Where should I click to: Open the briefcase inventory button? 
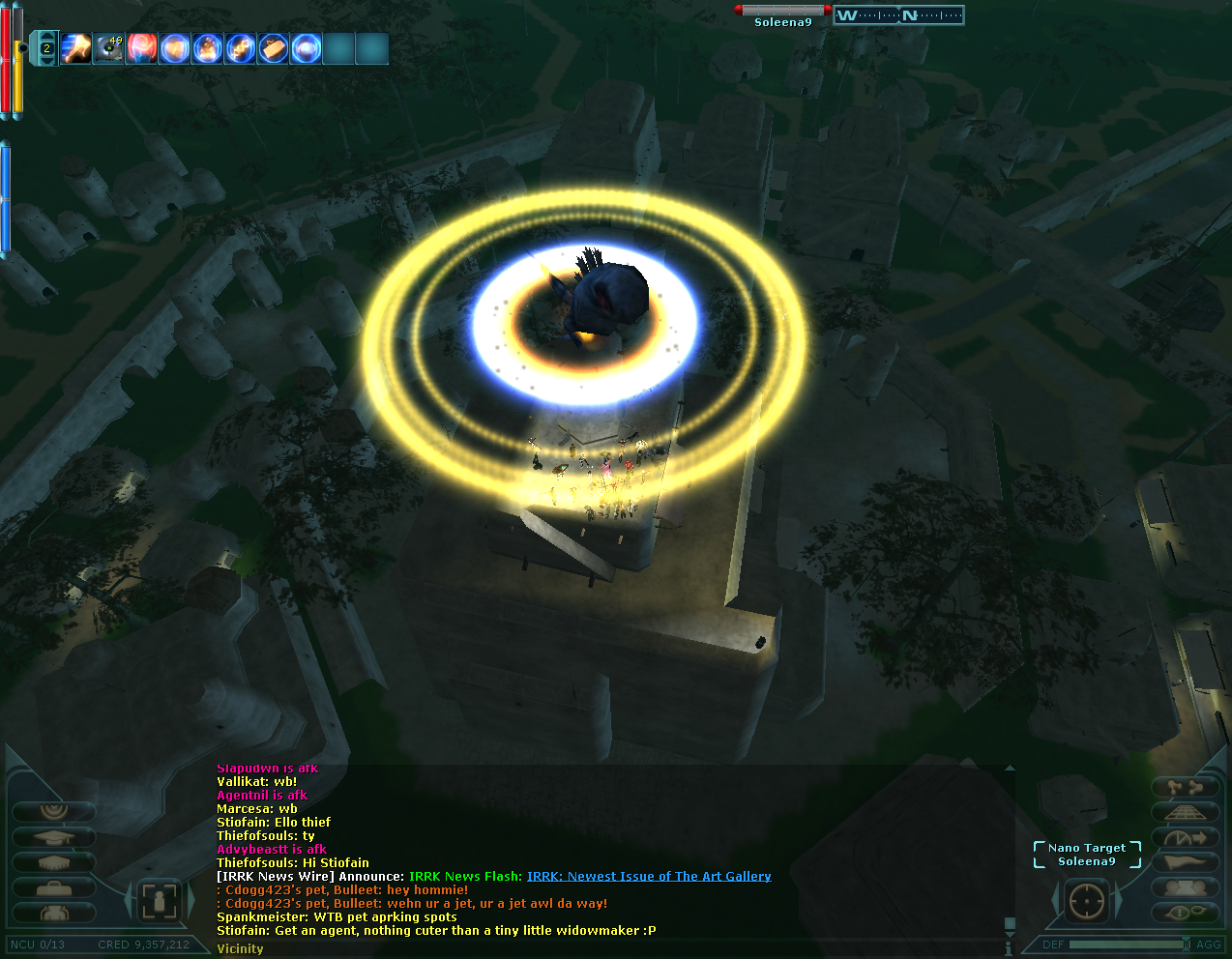pyautogui.click(x=54, y=887)
